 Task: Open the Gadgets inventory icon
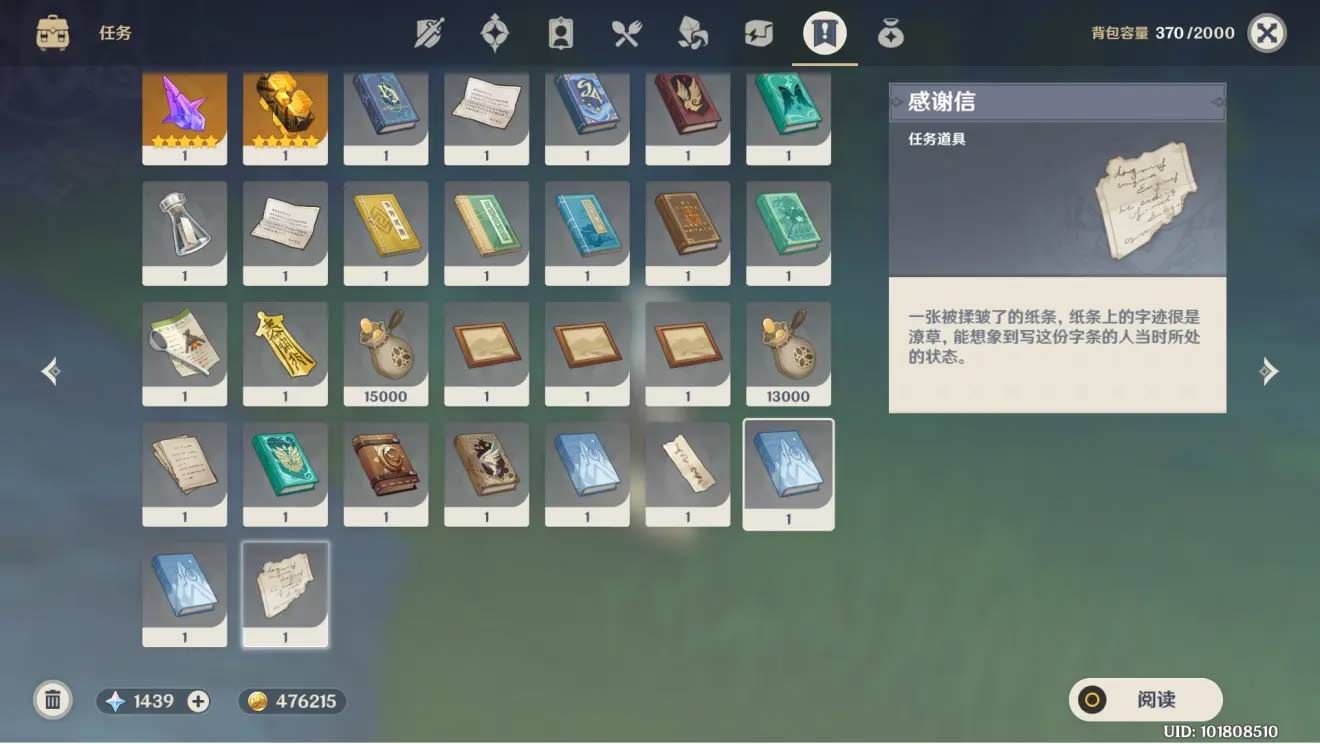[758, 31]
